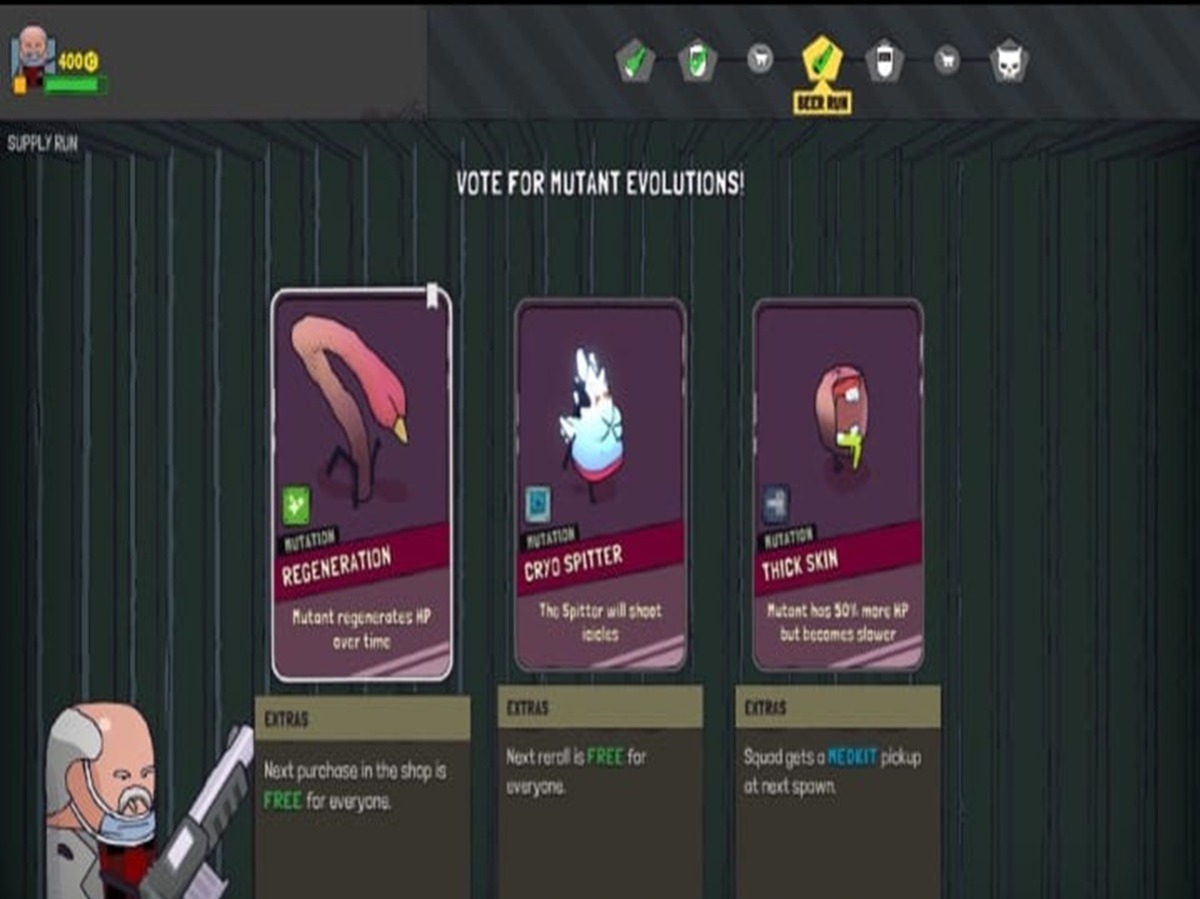Viewport: 1200px width, 899px height.
Task: Vote for the Regeneration mutation card
Action: tap(361, 484)
